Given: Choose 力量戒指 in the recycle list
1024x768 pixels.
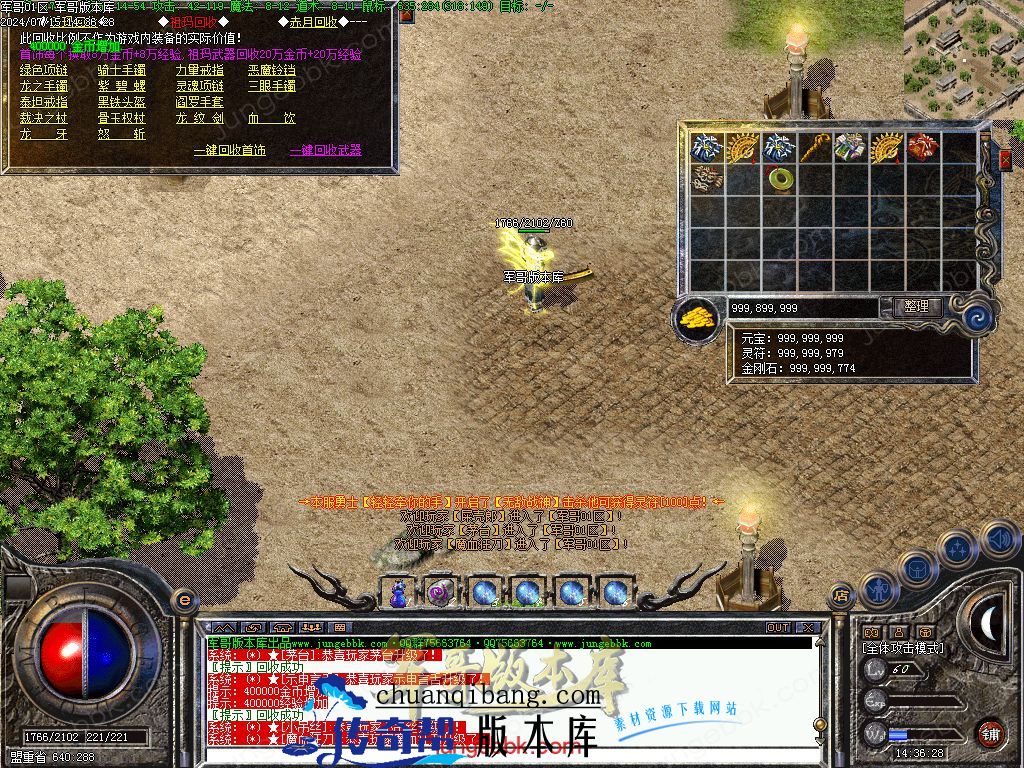Looking at the screenshot, I should tap(199, 70).
